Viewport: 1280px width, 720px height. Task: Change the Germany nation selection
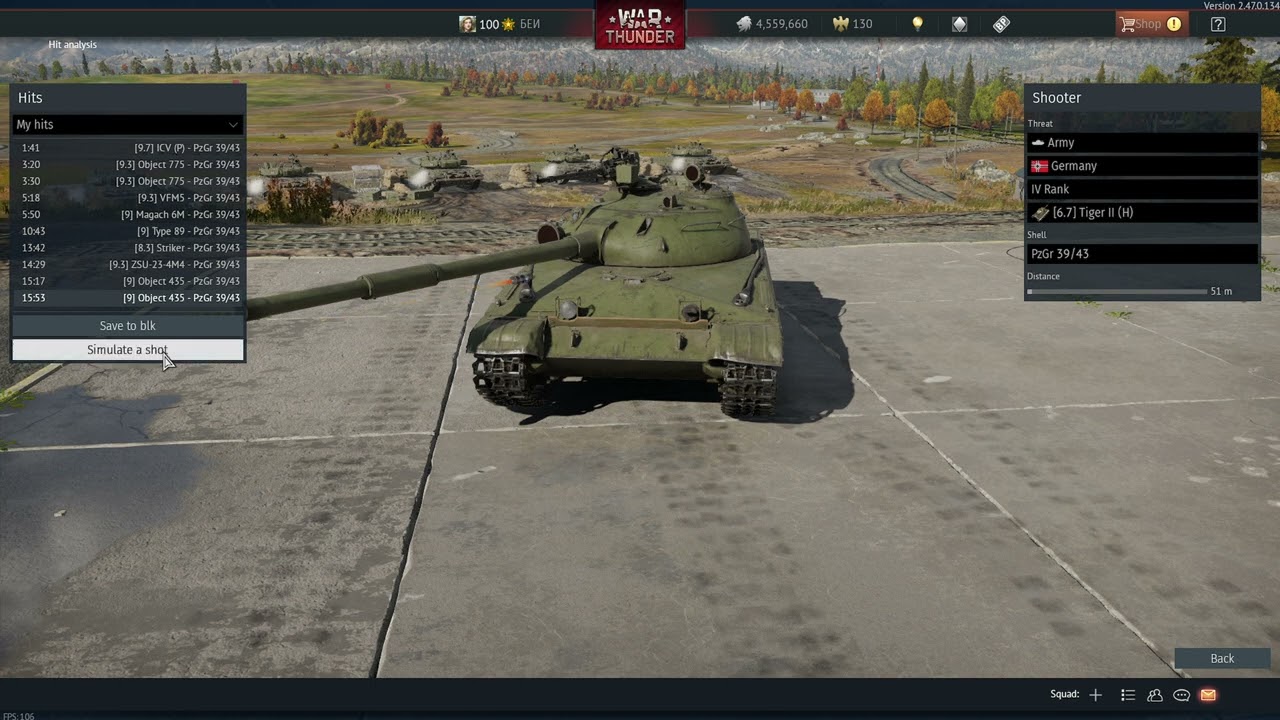pyautogui.click(x=1142, y=166)
